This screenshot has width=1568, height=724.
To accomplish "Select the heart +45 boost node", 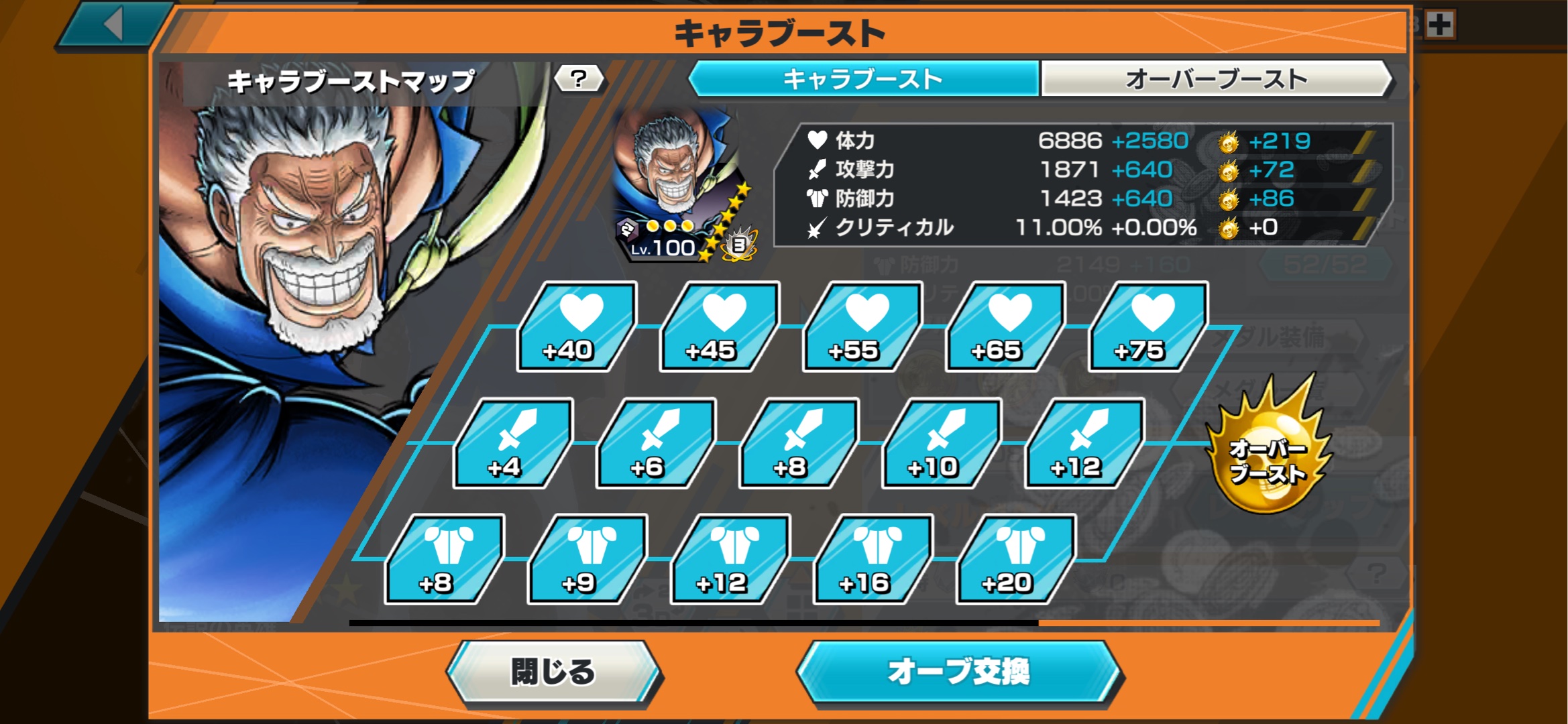I will point(720,327).
